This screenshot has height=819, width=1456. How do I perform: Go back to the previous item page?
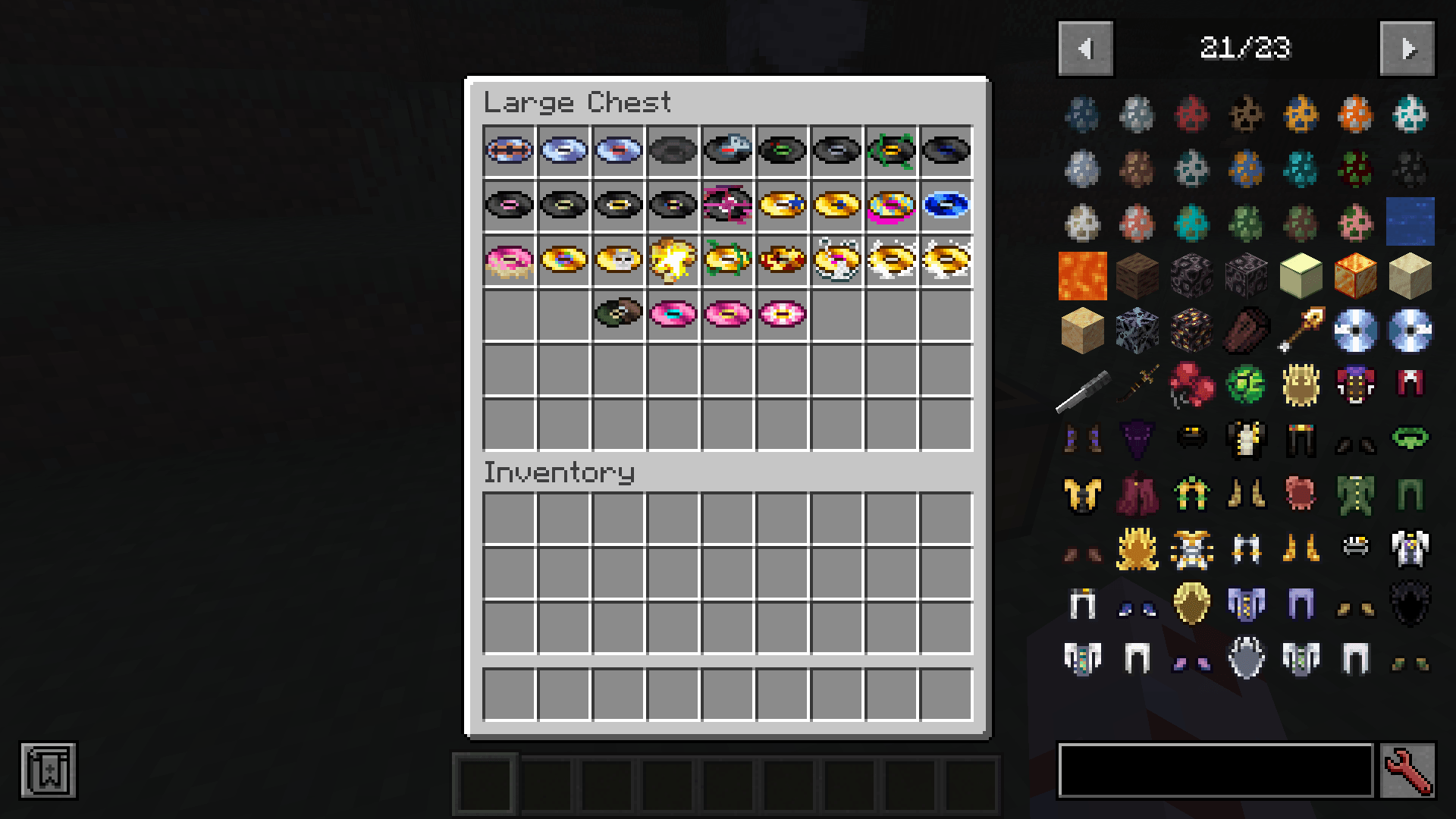(x=1084, y=48)
